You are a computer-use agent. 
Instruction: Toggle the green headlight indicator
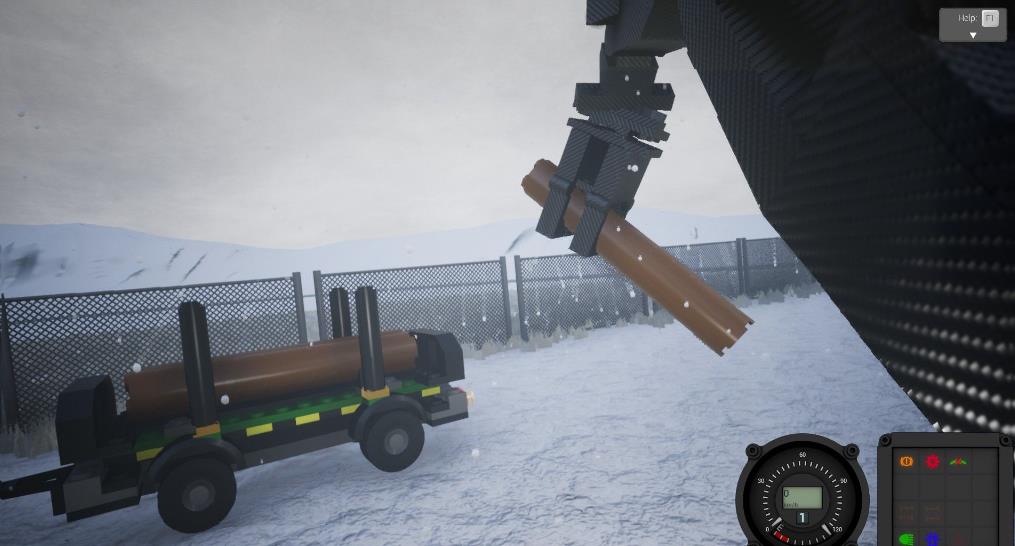tap(907, 539)
